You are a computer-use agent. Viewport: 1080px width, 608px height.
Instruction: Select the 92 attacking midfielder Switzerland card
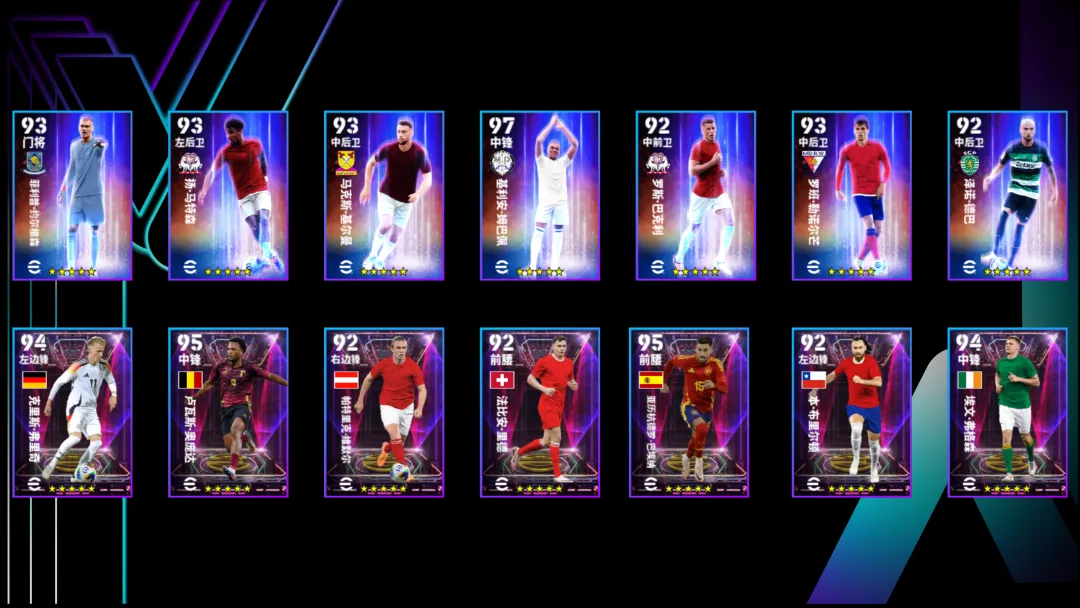540,412
